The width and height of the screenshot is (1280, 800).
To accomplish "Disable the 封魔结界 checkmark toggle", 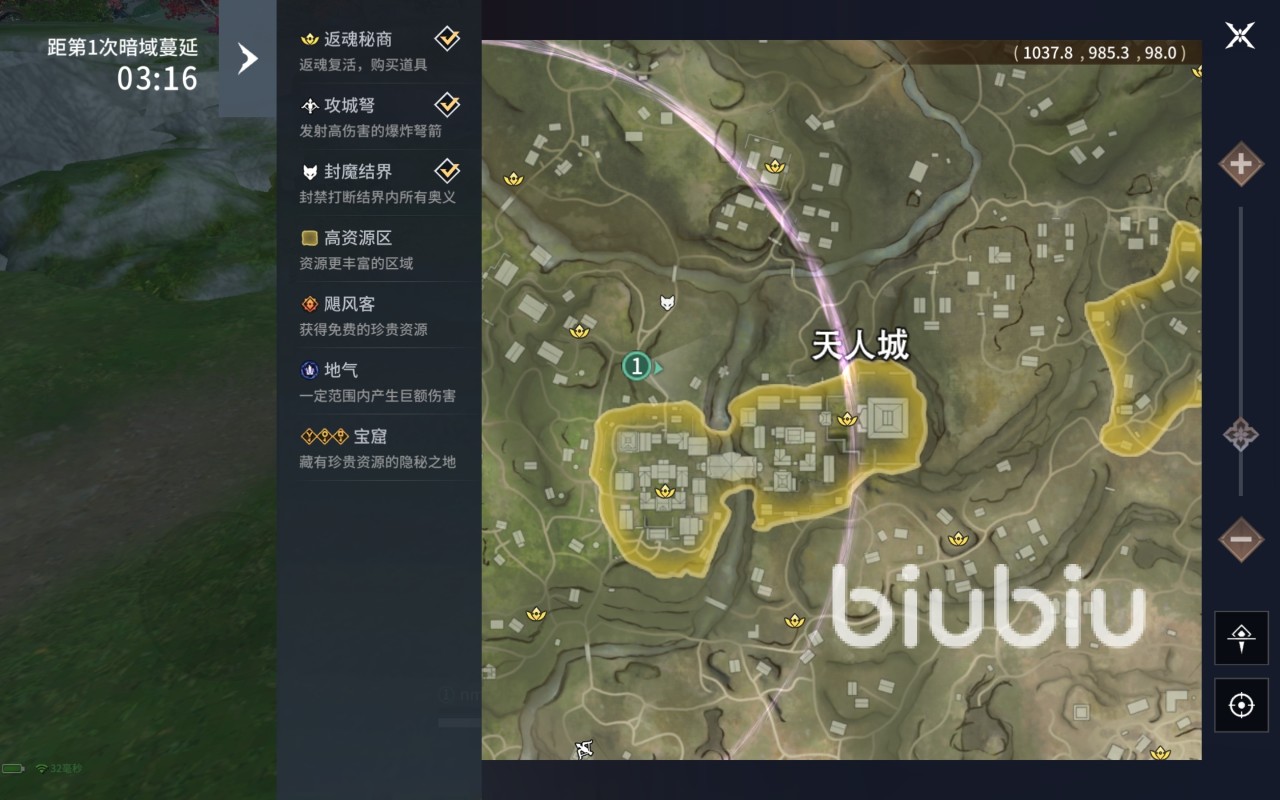I will click(x=447, y=170).
